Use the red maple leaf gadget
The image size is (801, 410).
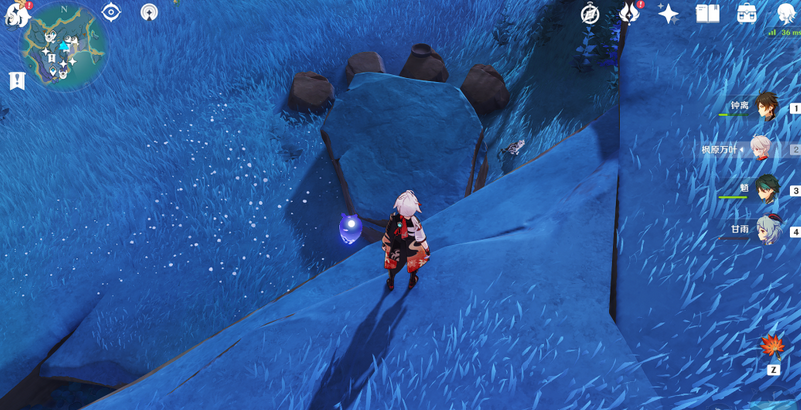point(773,347)
